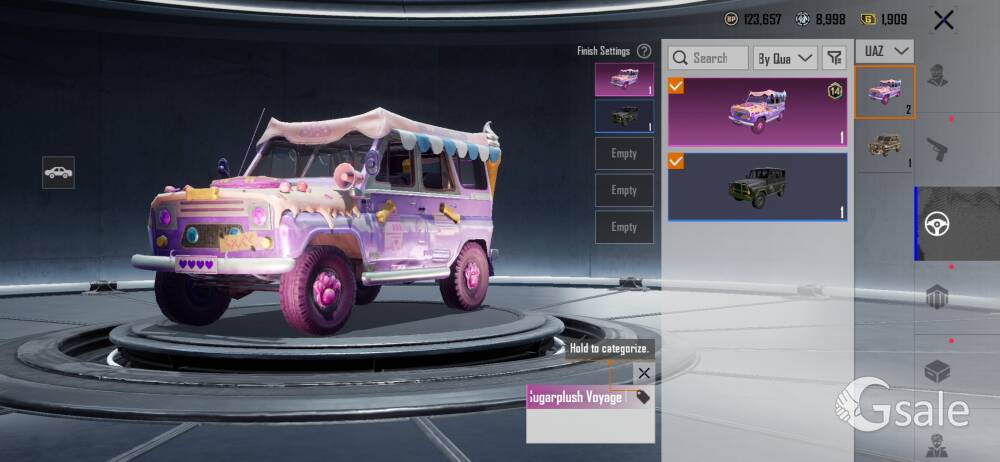Open the Finish Settings help icon
1000x462 pixels.
tap(644, 51)
